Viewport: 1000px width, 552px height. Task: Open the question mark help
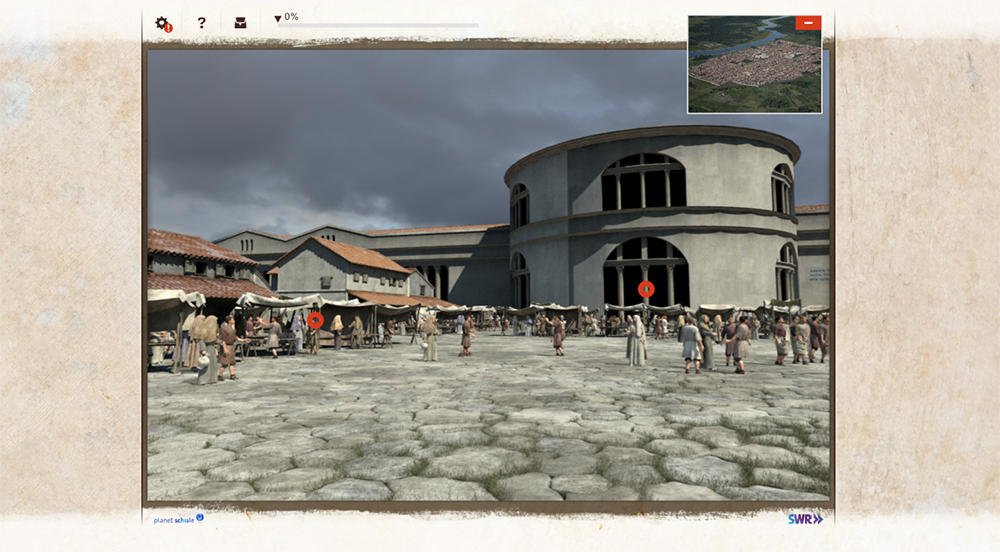point(201,23)
